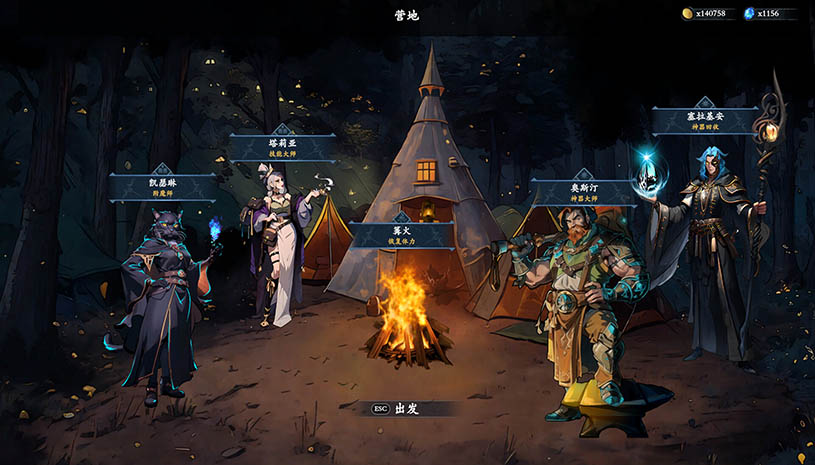Open 塞拉基安 artifact recycling label
The width and height of the screenshot is (815, 465).
[704, 121]
